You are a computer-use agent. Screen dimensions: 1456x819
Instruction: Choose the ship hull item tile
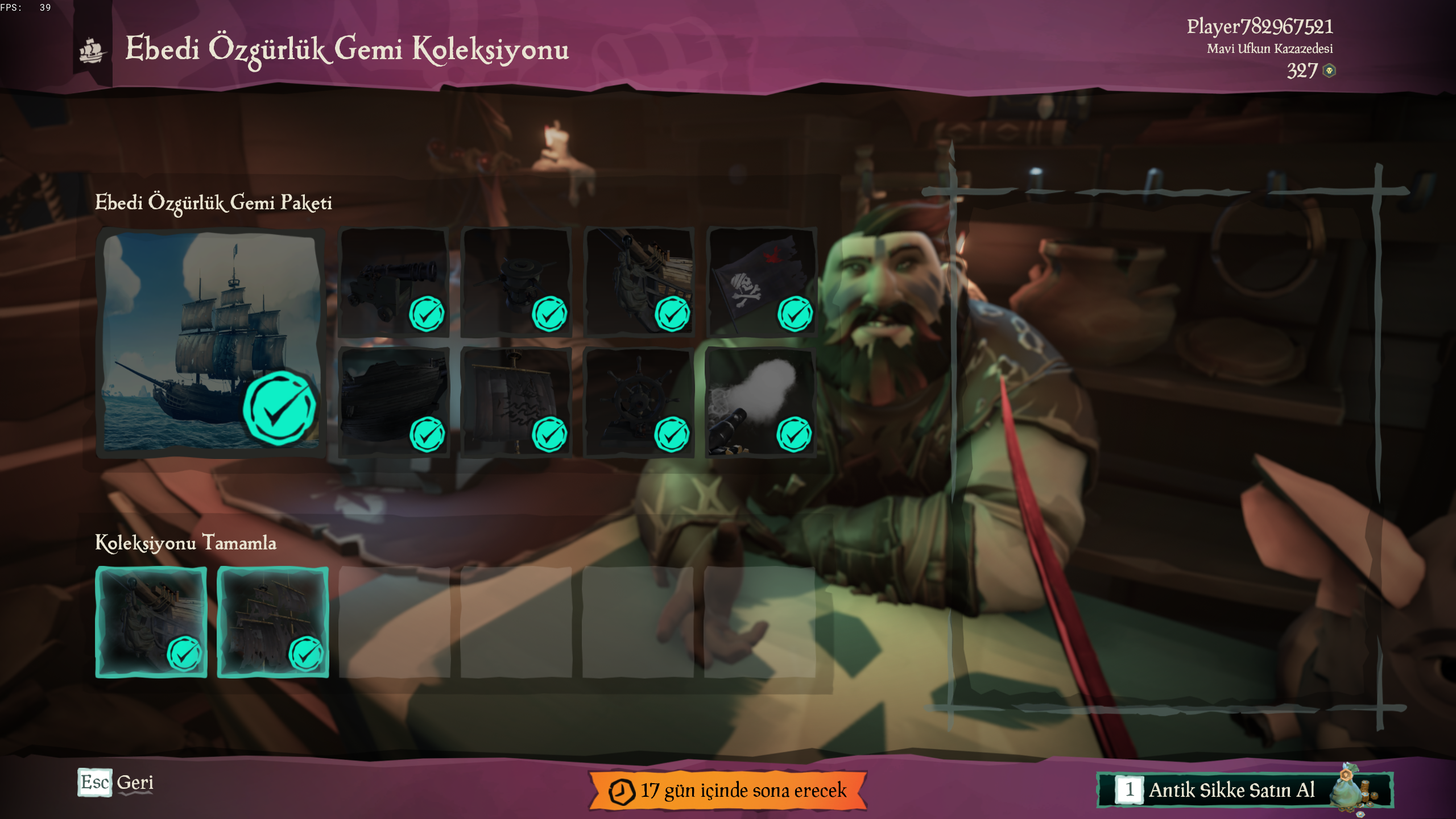tap(394, 403)
